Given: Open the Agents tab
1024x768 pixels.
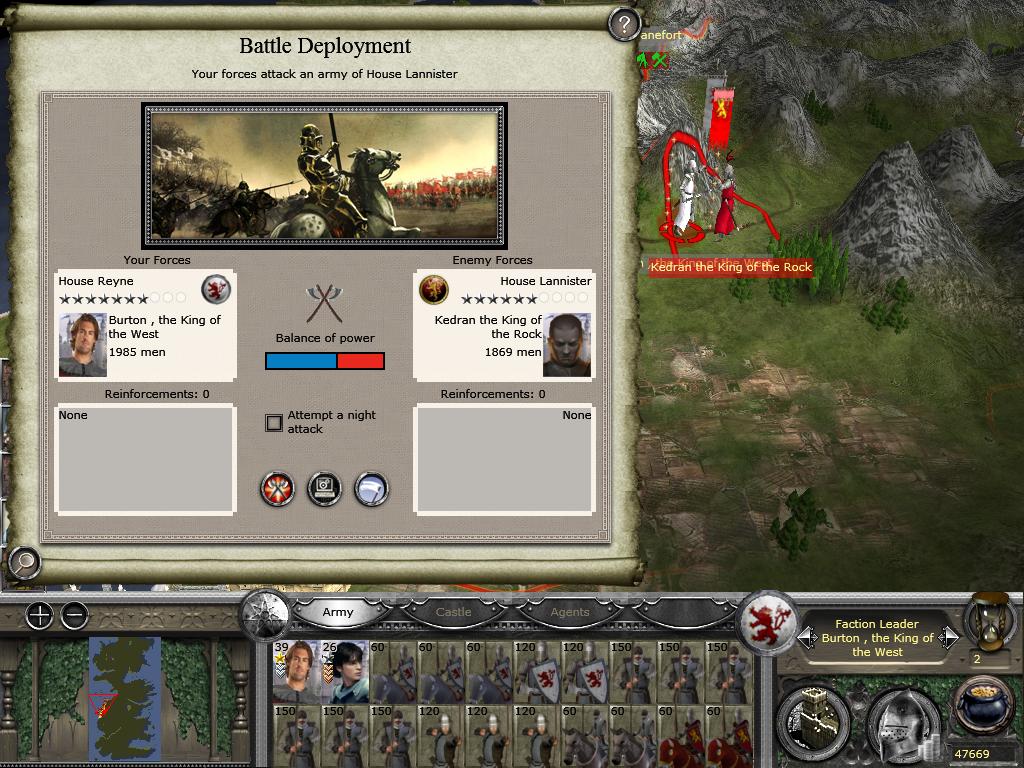Looking at the screenshot, I should 570,612.
